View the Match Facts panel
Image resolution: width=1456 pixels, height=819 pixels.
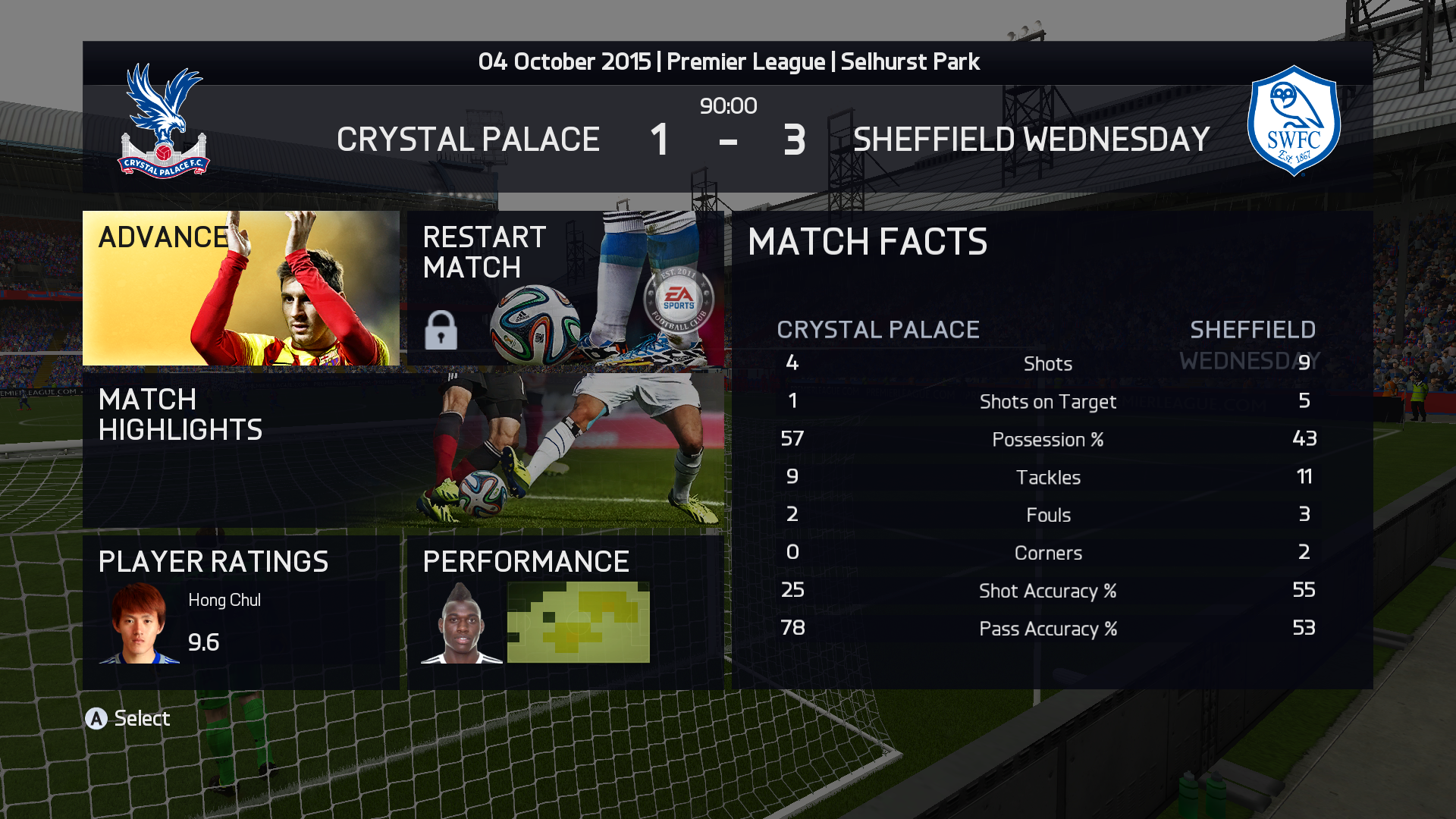1052,450
